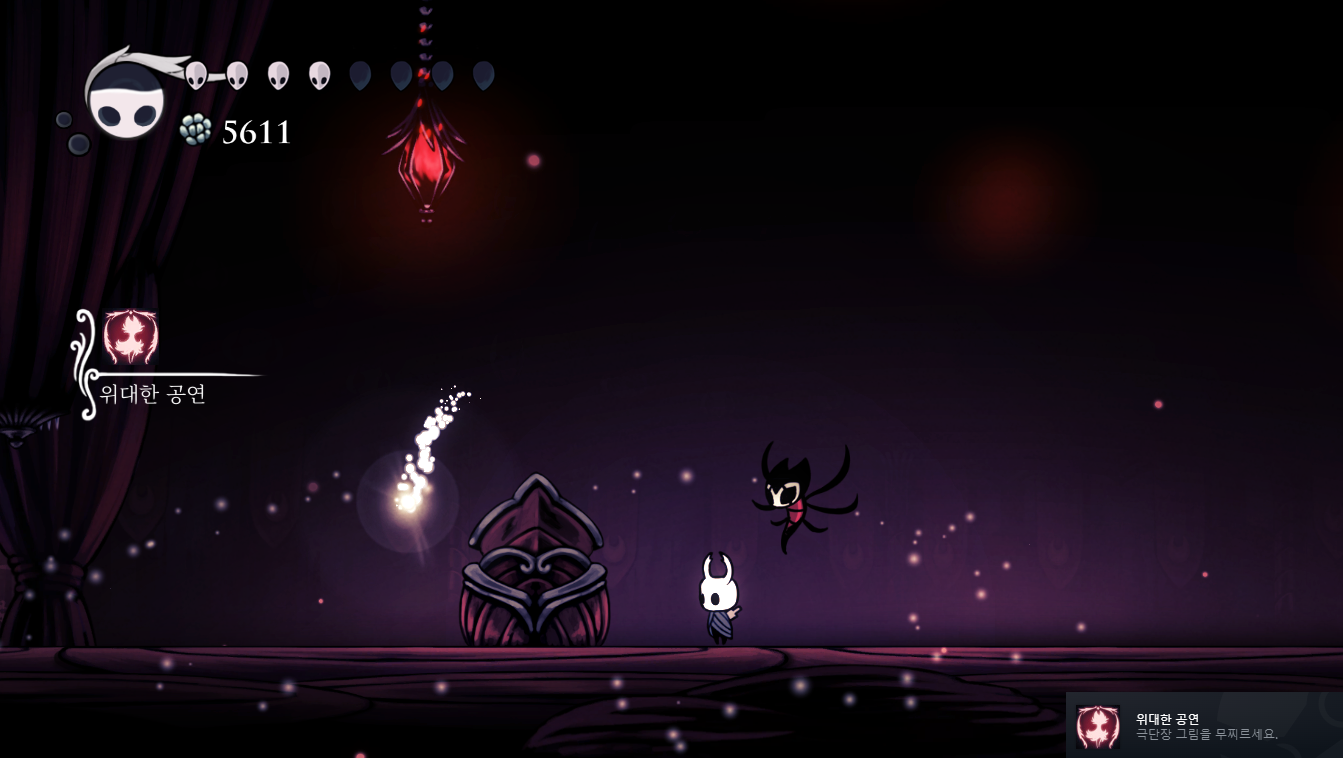Open the Steam achievement notification popup

click(x=1203, y=725)
